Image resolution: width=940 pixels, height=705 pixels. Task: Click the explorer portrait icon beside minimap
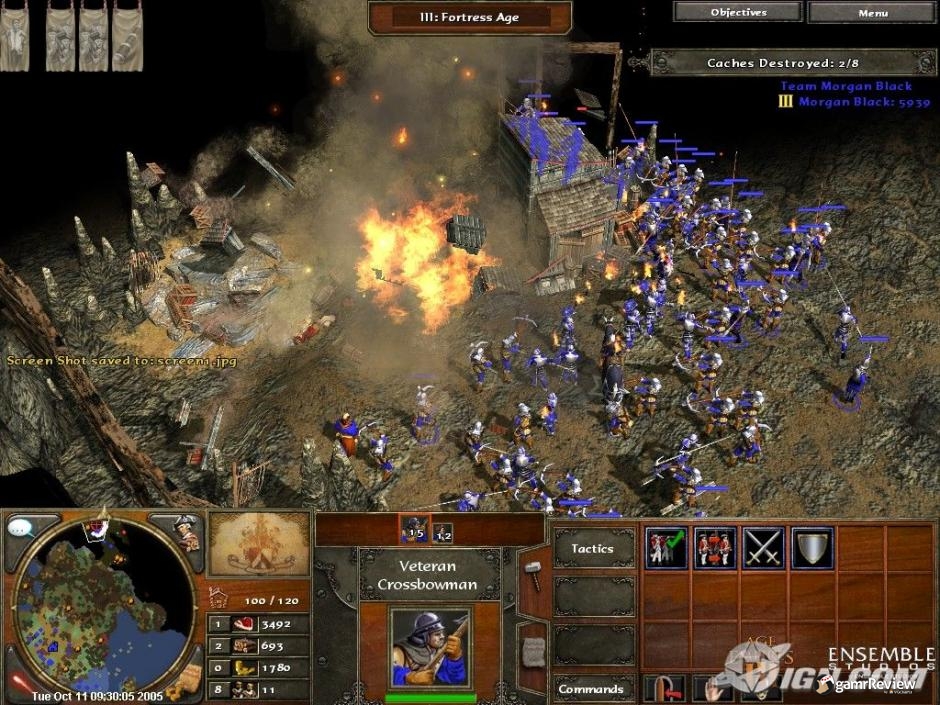(x=187, y=532)
